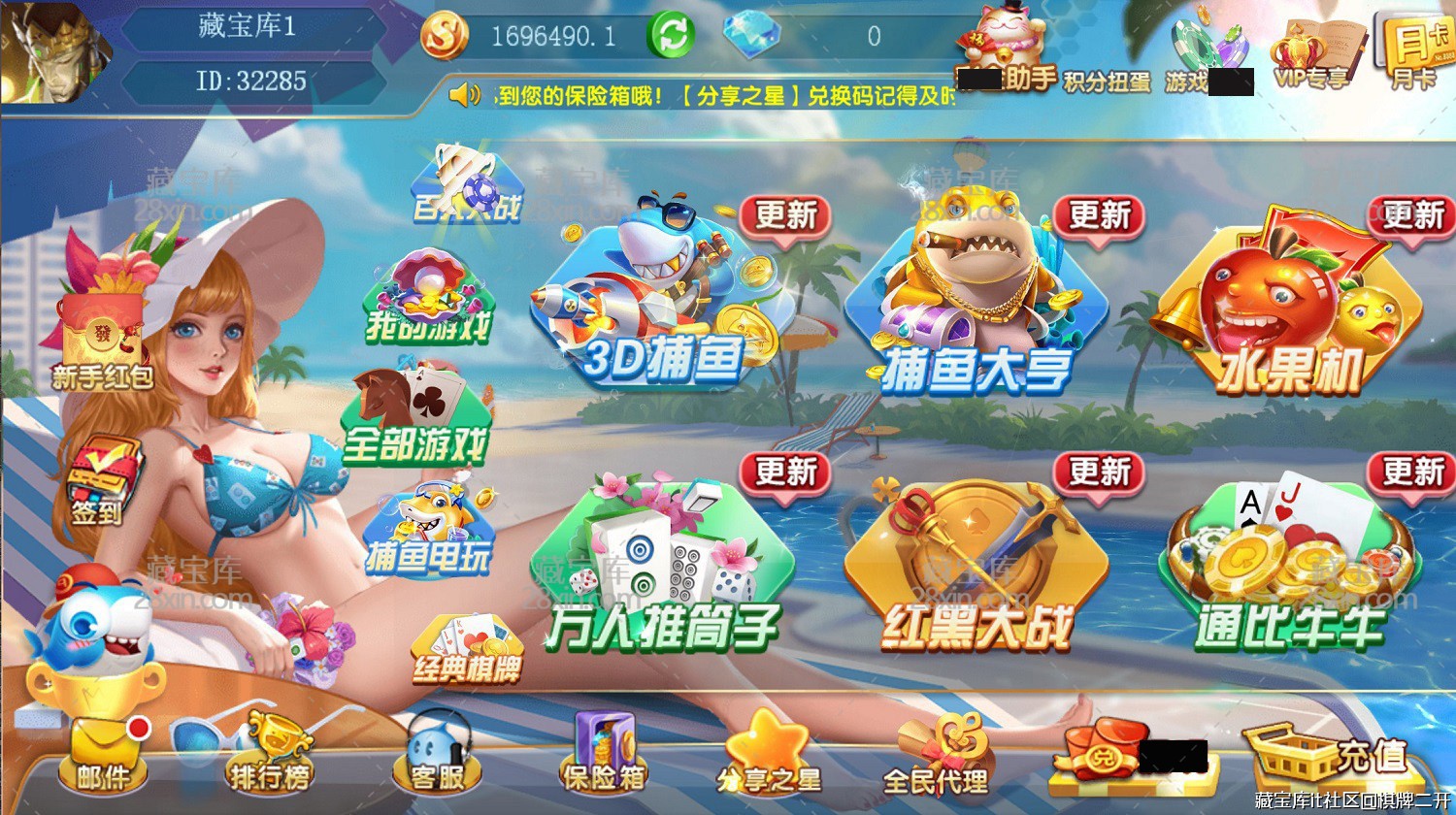1456x815 pixels.
Task: Open the VIP专享 menu
Action: coord(1311,56)
